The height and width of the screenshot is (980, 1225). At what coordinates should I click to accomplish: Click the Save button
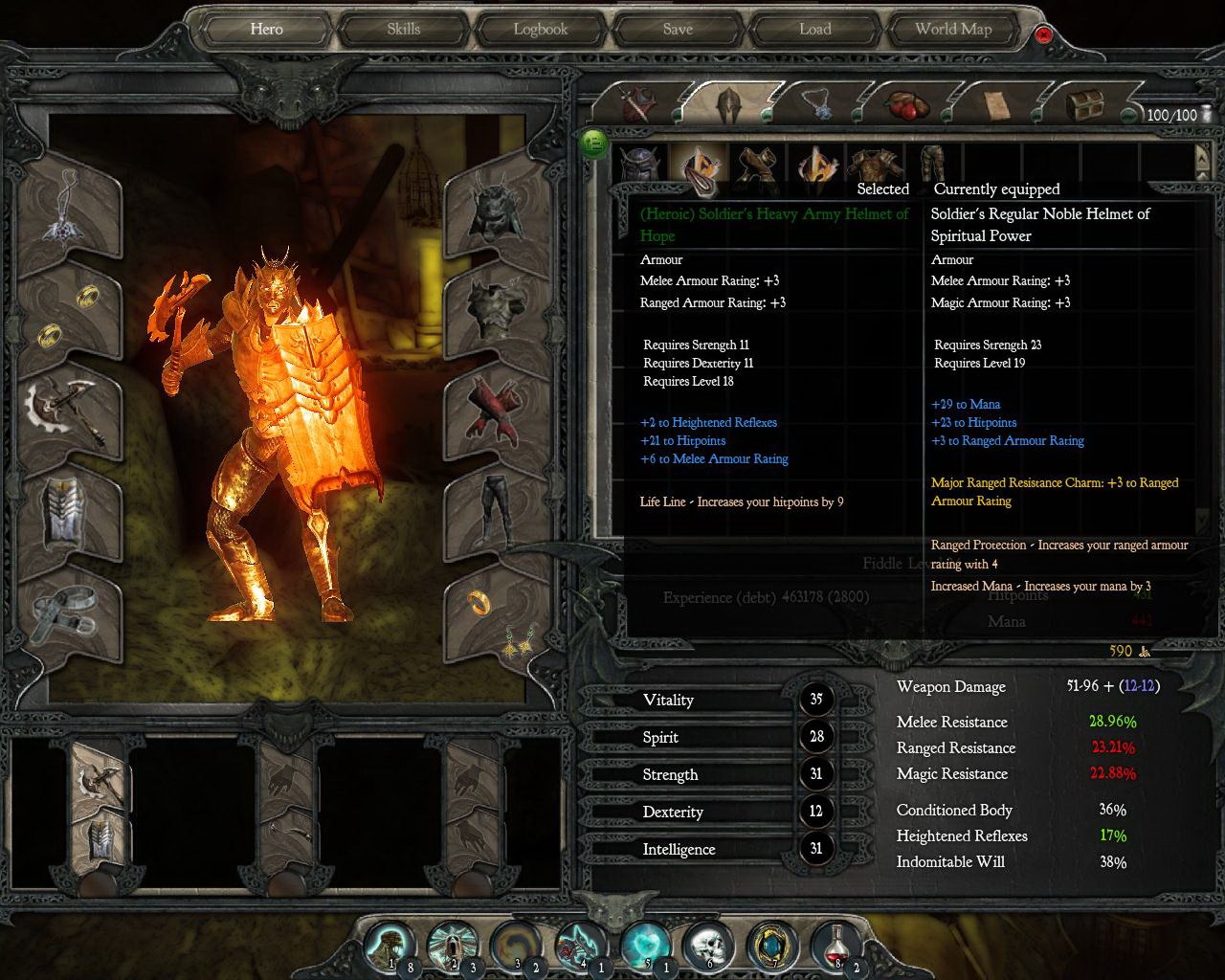[x=677, y=29]
